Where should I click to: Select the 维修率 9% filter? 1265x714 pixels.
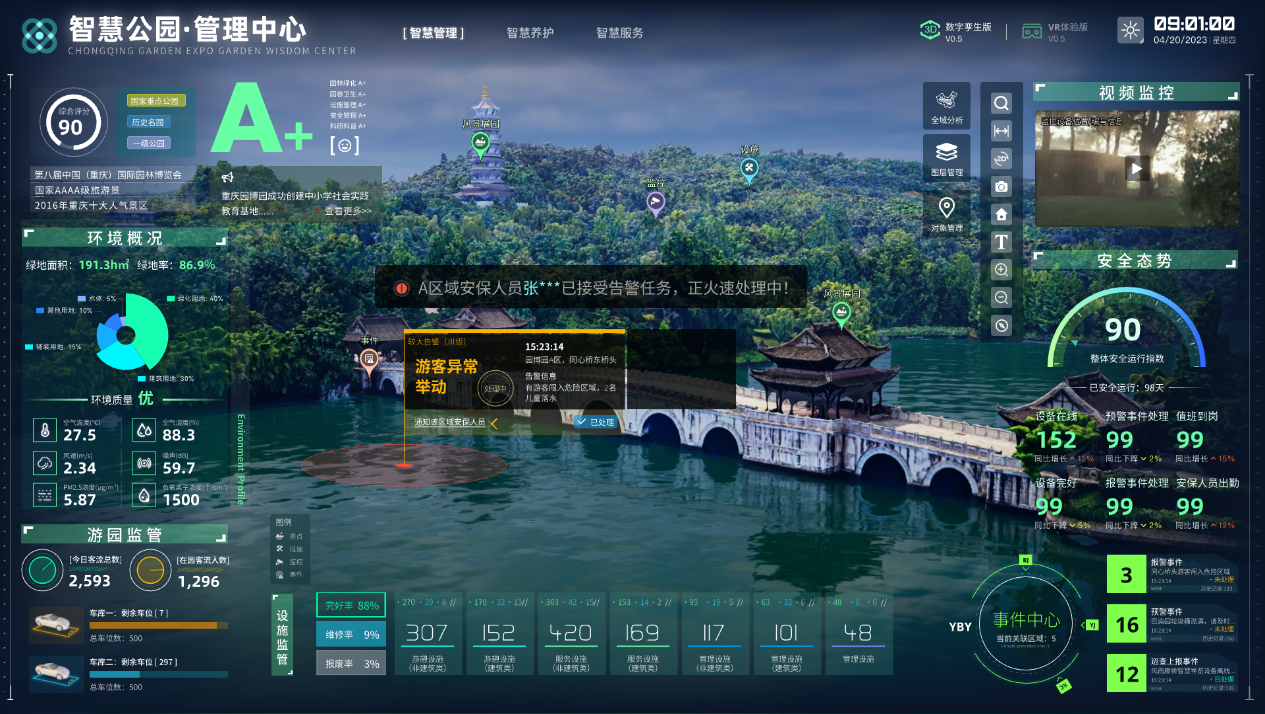(x=350, y=634)
